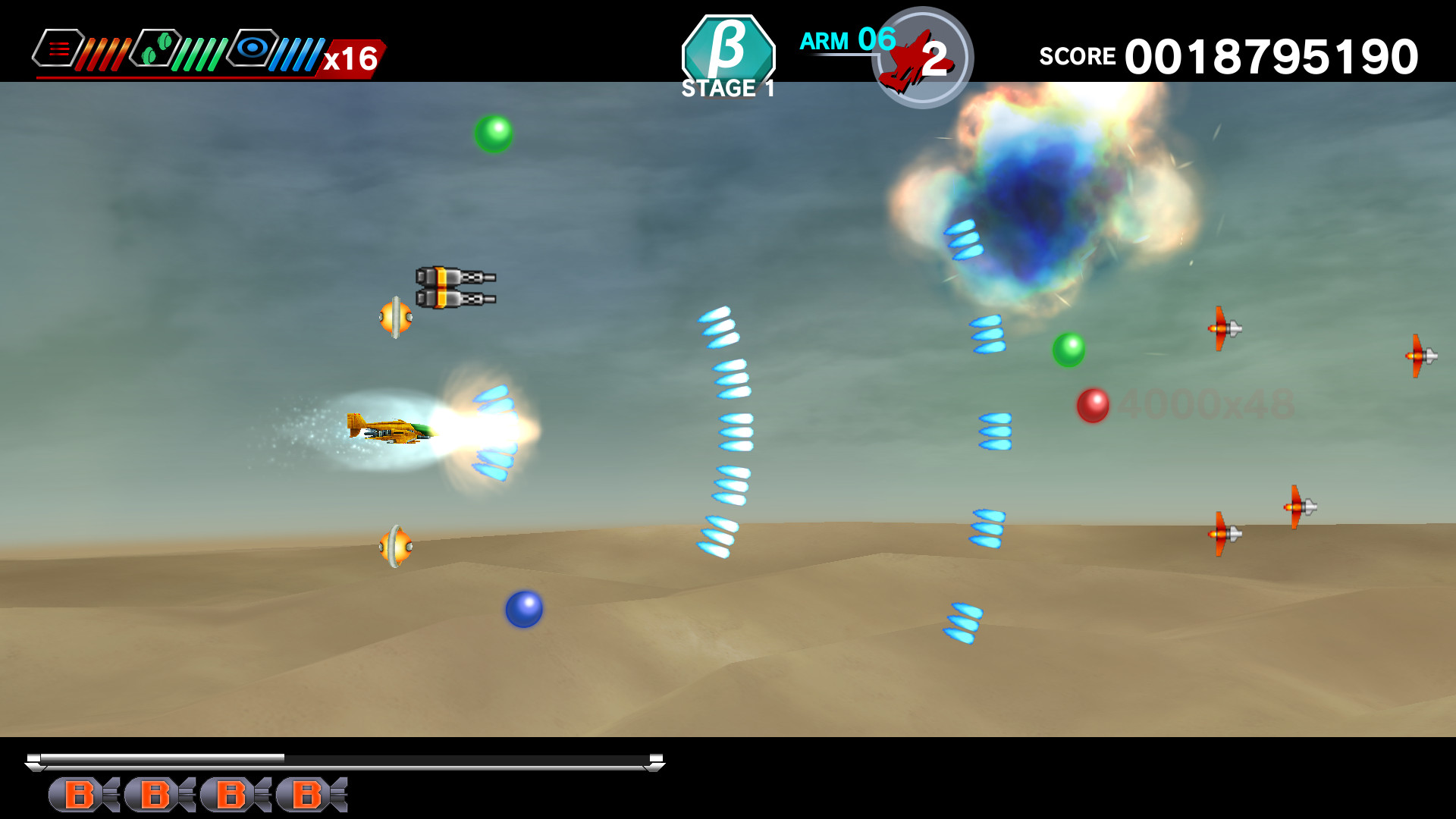Toggle the red orb pickup

(x=1094, y=404)
